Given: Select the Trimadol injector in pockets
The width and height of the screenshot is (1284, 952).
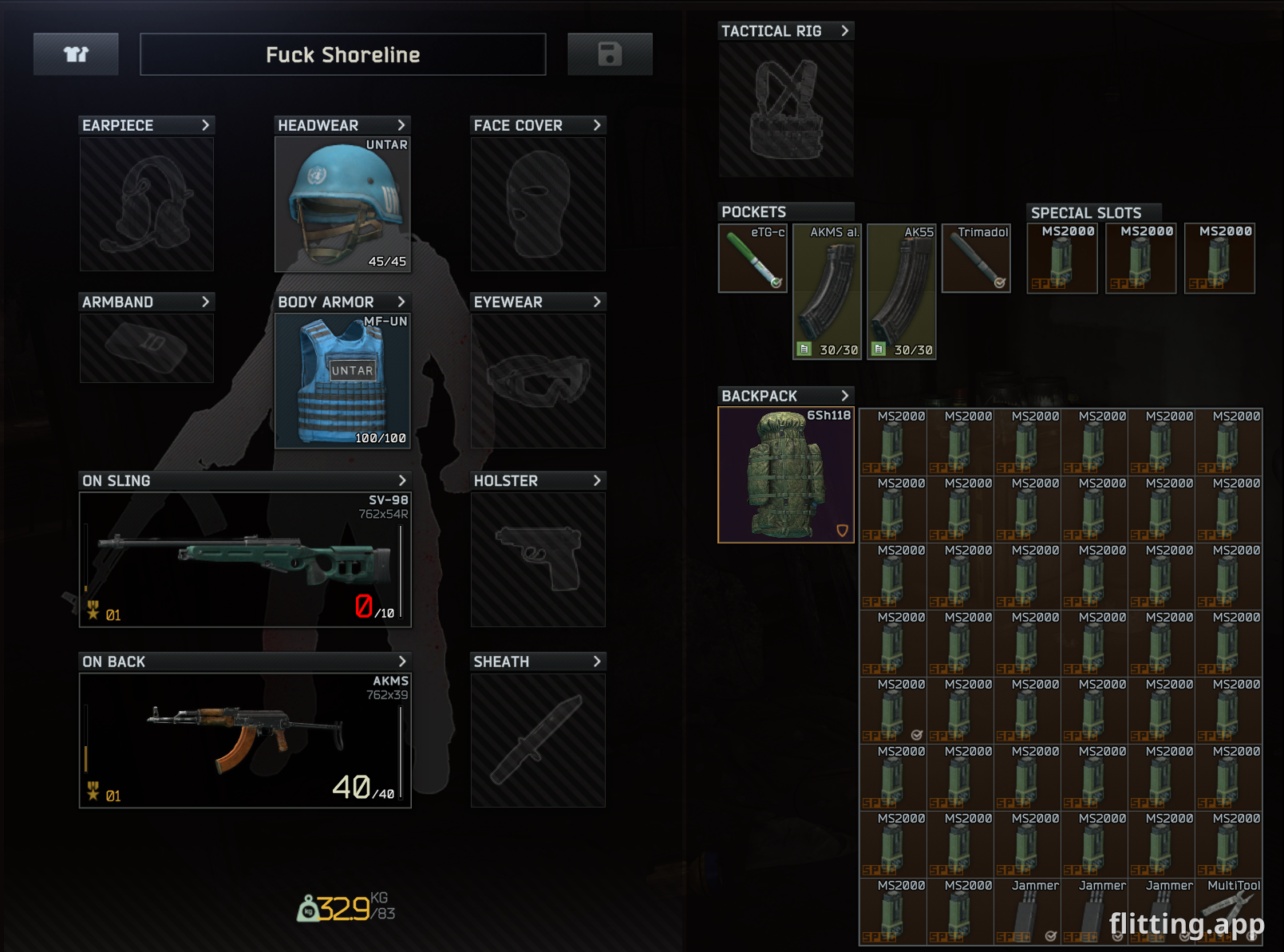Looking at the screenshot, I should point(976,259).
